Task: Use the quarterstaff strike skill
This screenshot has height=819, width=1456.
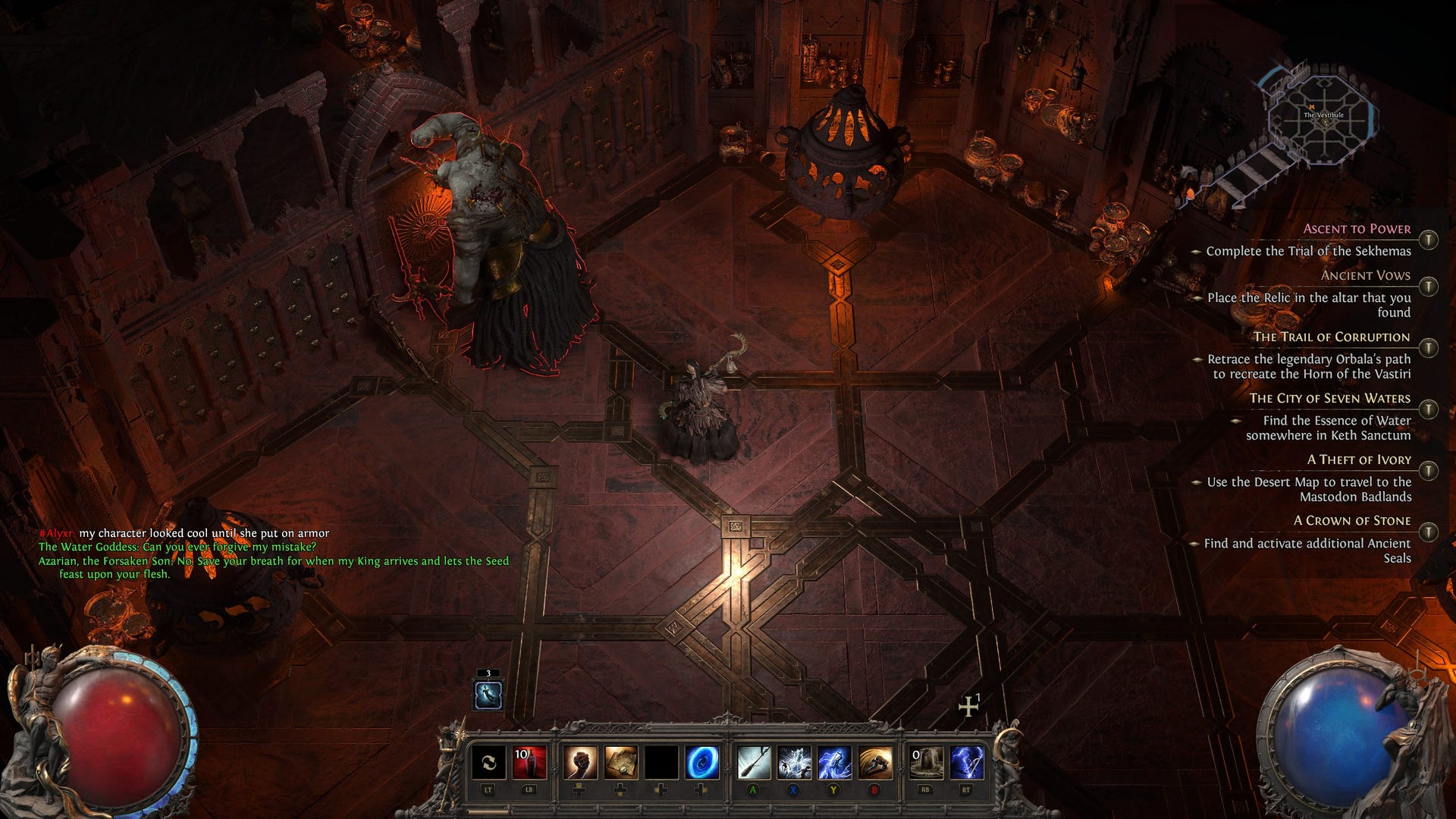Action: tap(754, 762)
